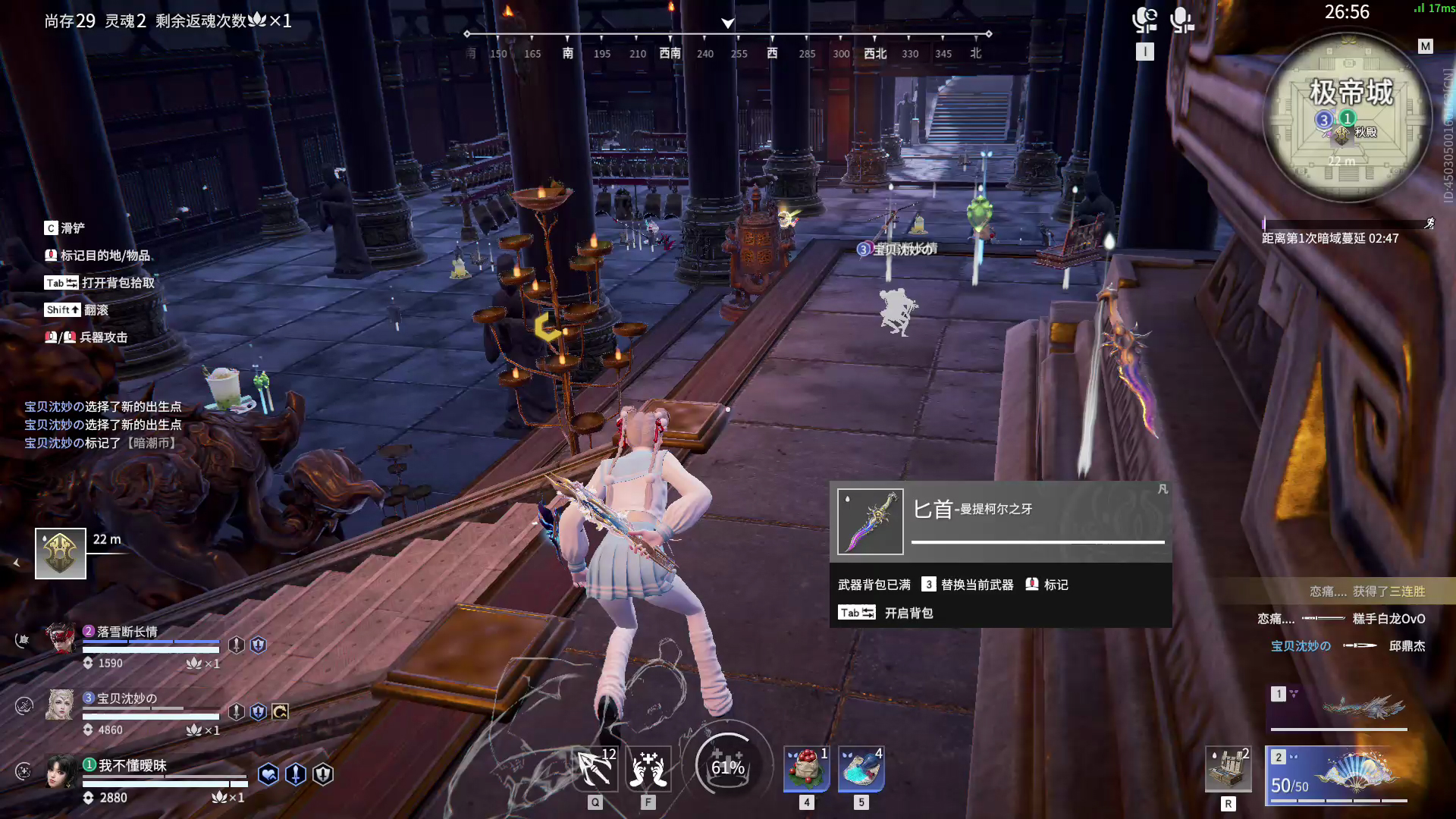The width and height of the screenshot is (1456, 819).
Task: Click the pin icon on dagger panel
Action: click(x=1163, y=490)
